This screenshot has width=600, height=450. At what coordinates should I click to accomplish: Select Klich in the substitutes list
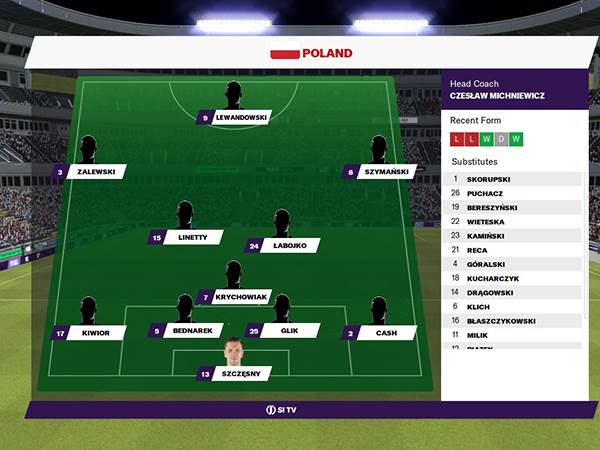[x=513, y=306]
